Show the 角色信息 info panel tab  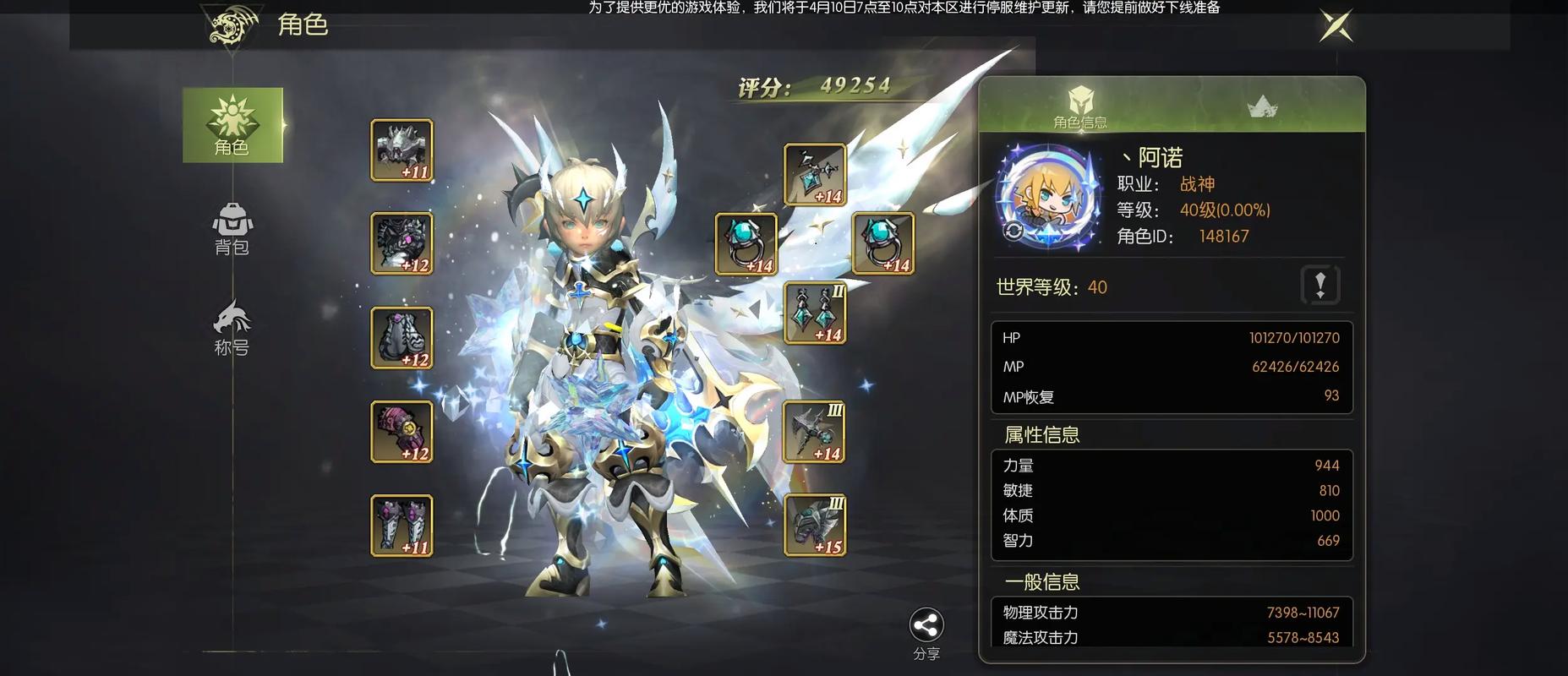tap(1080, 106)
